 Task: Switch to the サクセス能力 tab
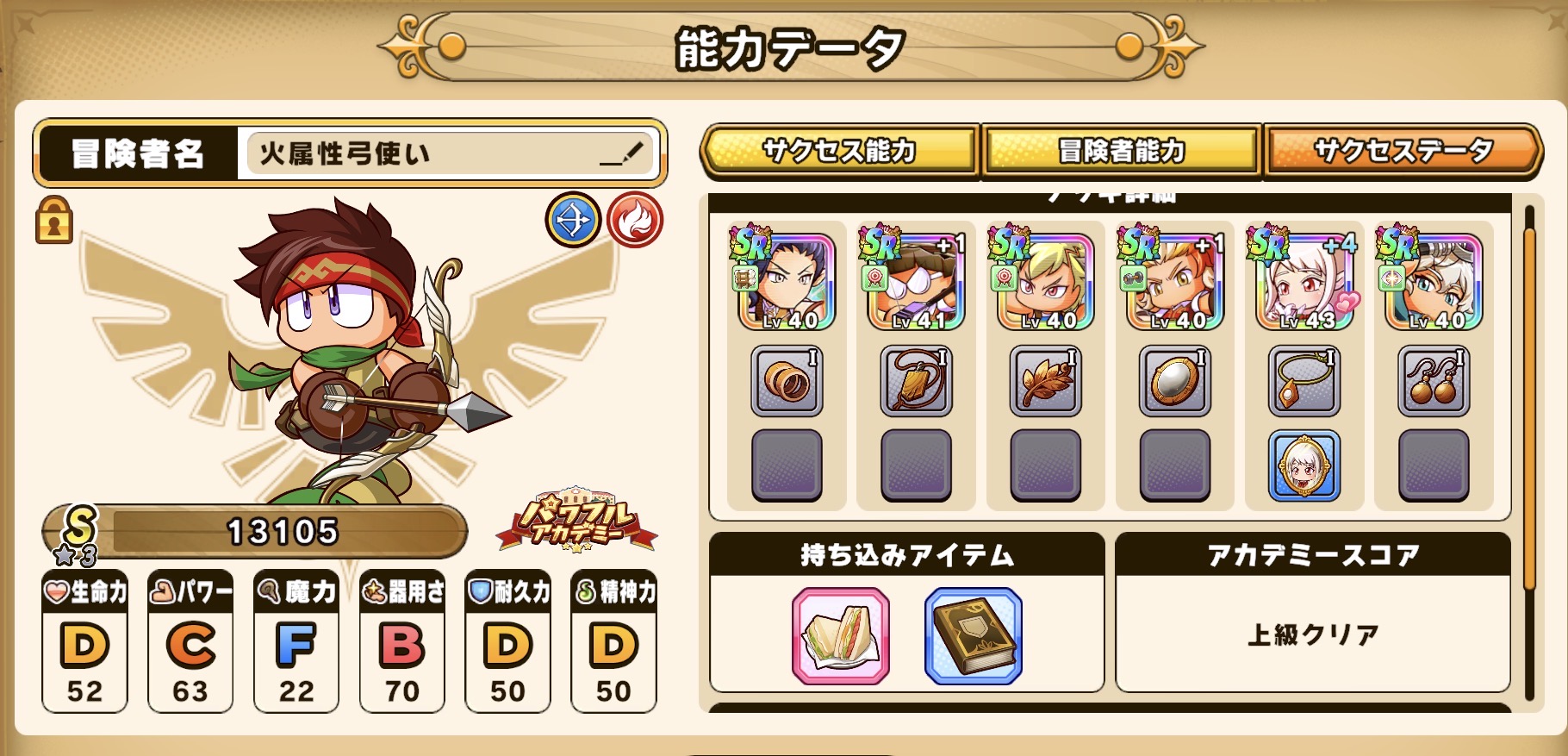[x=839, y=151]
